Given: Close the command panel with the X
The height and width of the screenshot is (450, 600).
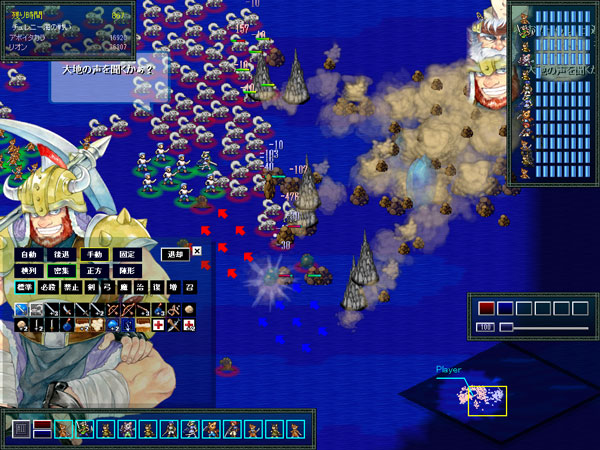Looking at the screenshot, I should pos(197,251).
